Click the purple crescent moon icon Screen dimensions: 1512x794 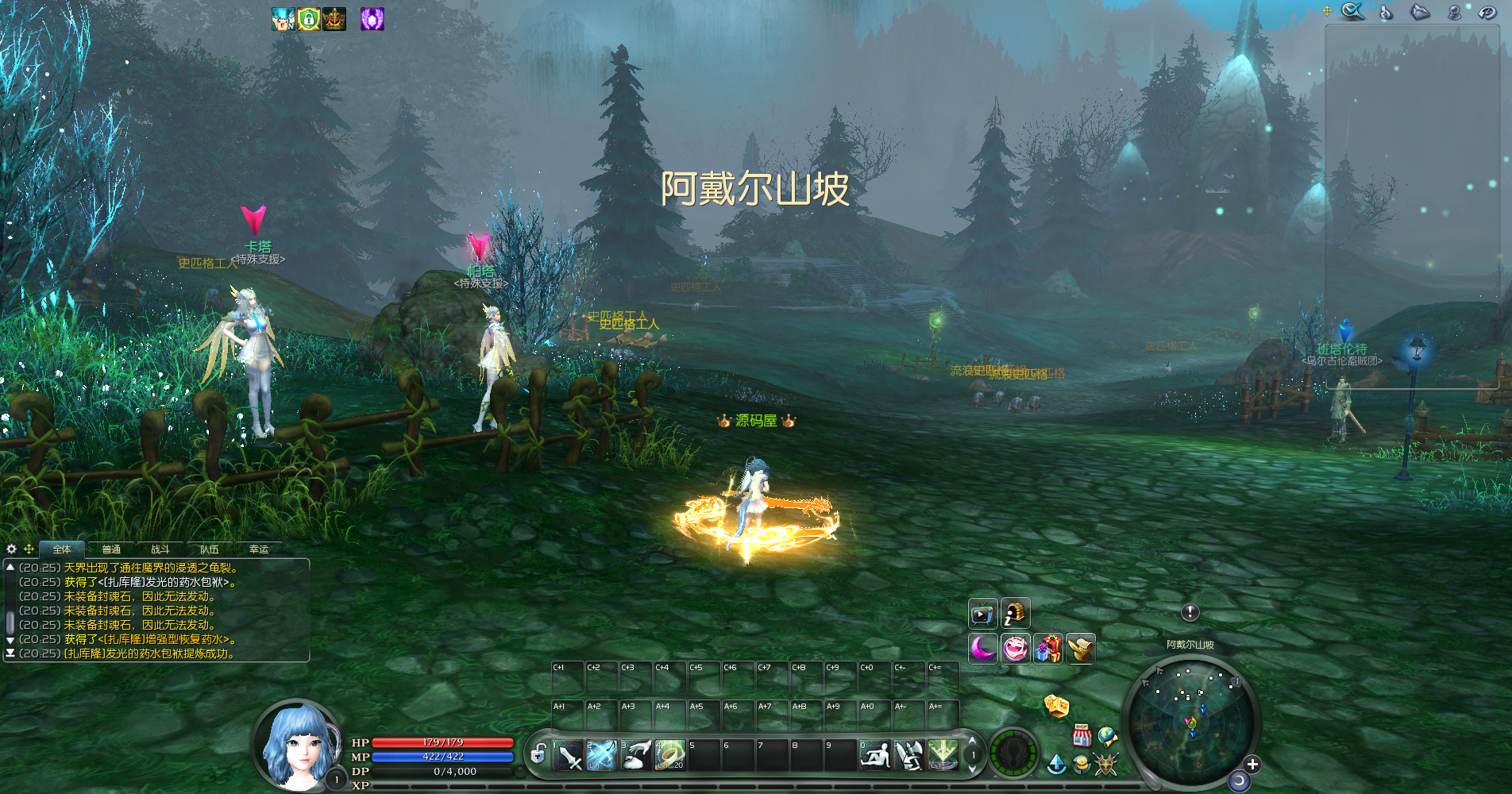(x=982, y=649)
